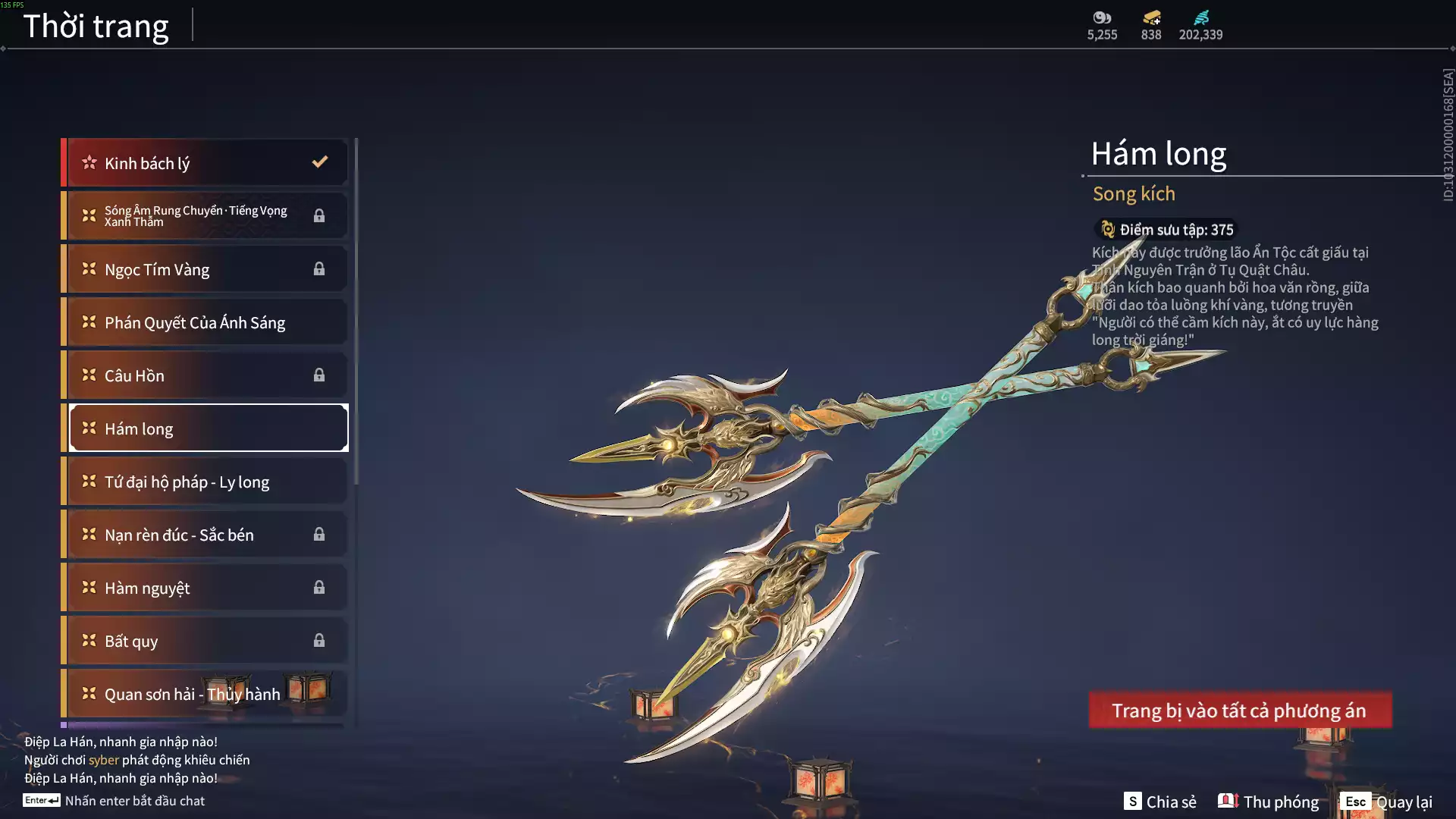The width and height of the screenshot is (1456, 819).
Task: Select Quan sơn hải - Thủy hành skin
Action: tap(205, 694)
